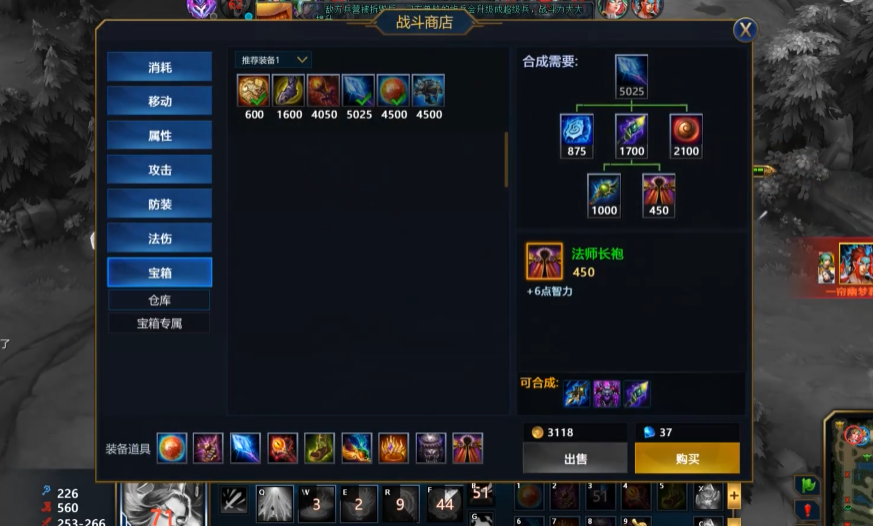Select the 1700 staff component in recipe
This screenshot has width=873, height=526.
(631, 131)
